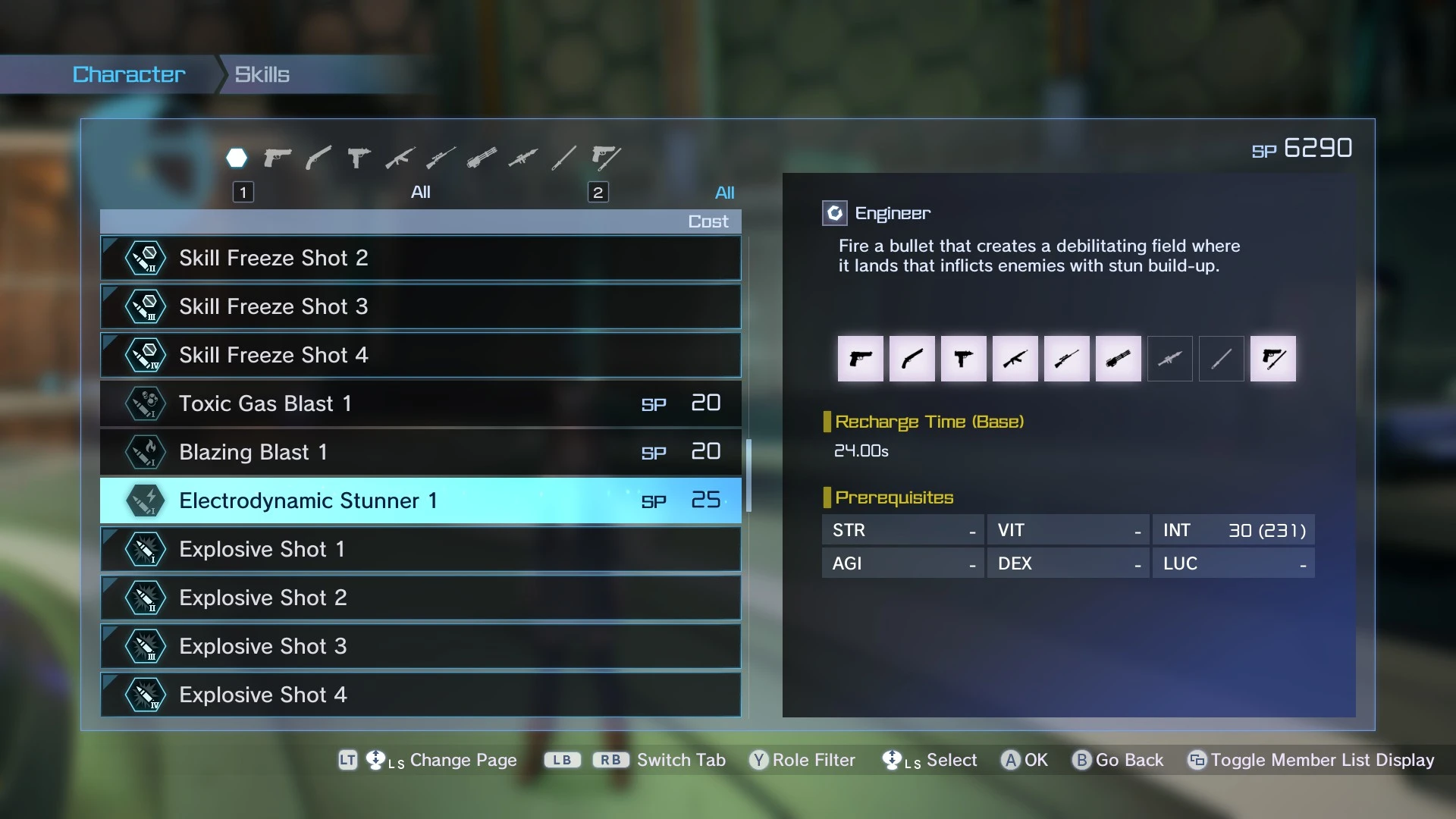The image size is (1456, 819).
Task: Open the Skills tab
Action: [x=262, y=74]
